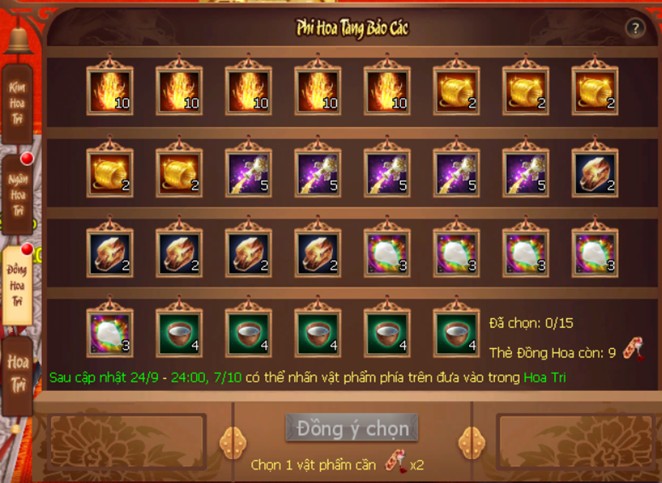Select the Đồng Hoa Trì tab
Image resolution: width=662 pixels, height=483 pixels.
(x=18, y=282)
